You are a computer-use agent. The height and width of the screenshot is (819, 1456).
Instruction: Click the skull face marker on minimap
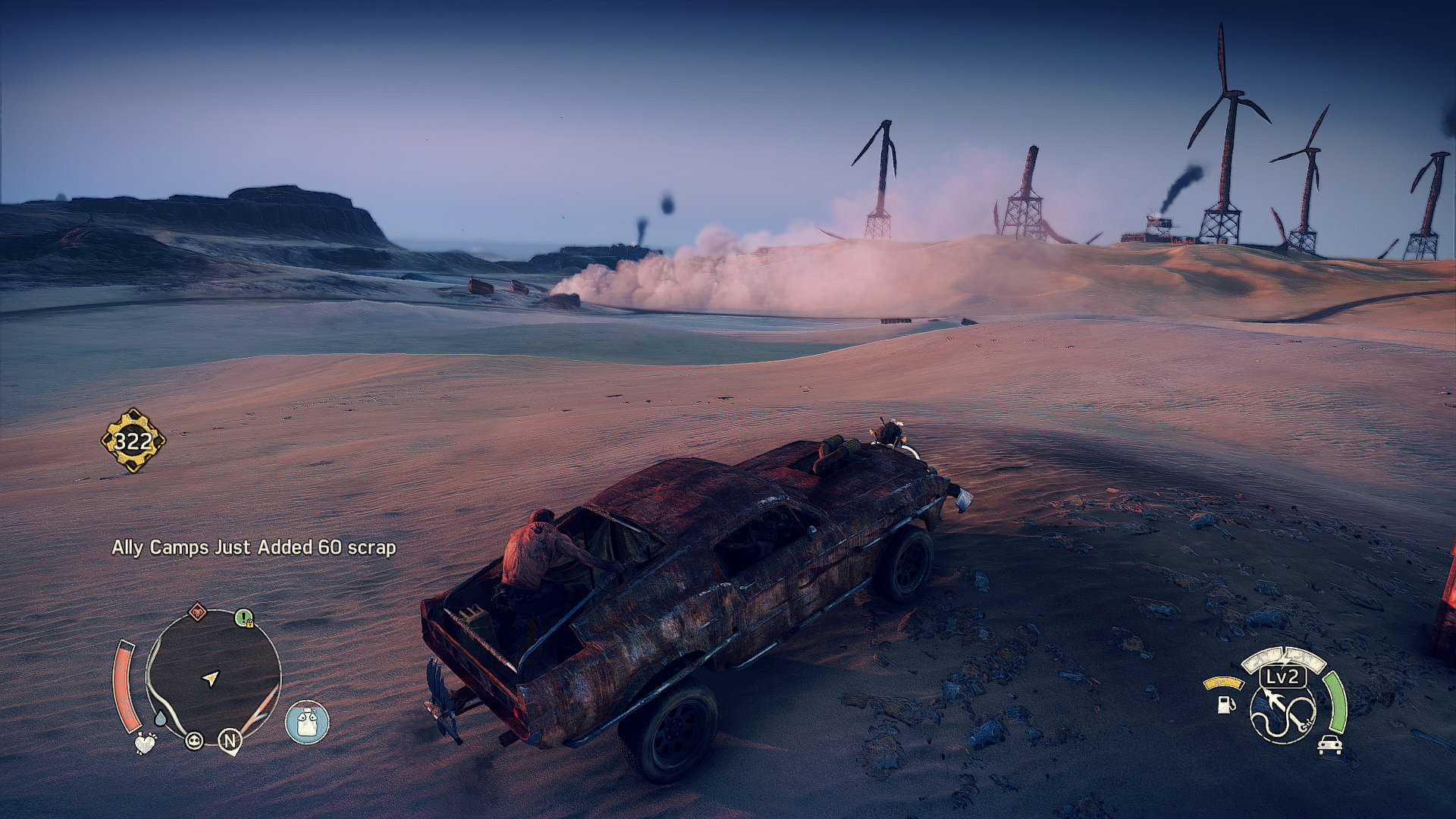click(194, 740)
